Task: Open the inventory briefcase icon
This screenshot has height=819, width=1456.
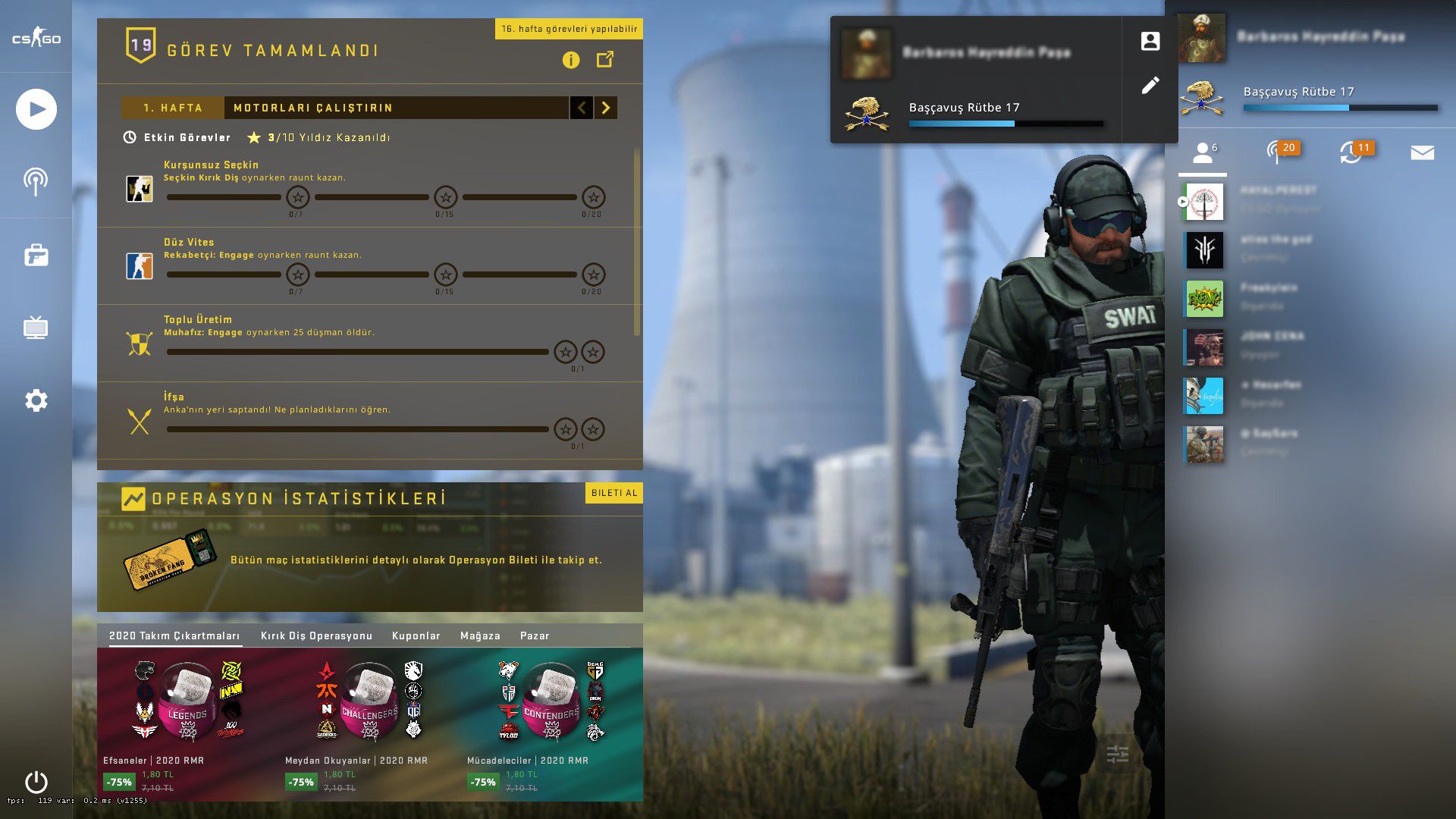Action: pos(36,256)
